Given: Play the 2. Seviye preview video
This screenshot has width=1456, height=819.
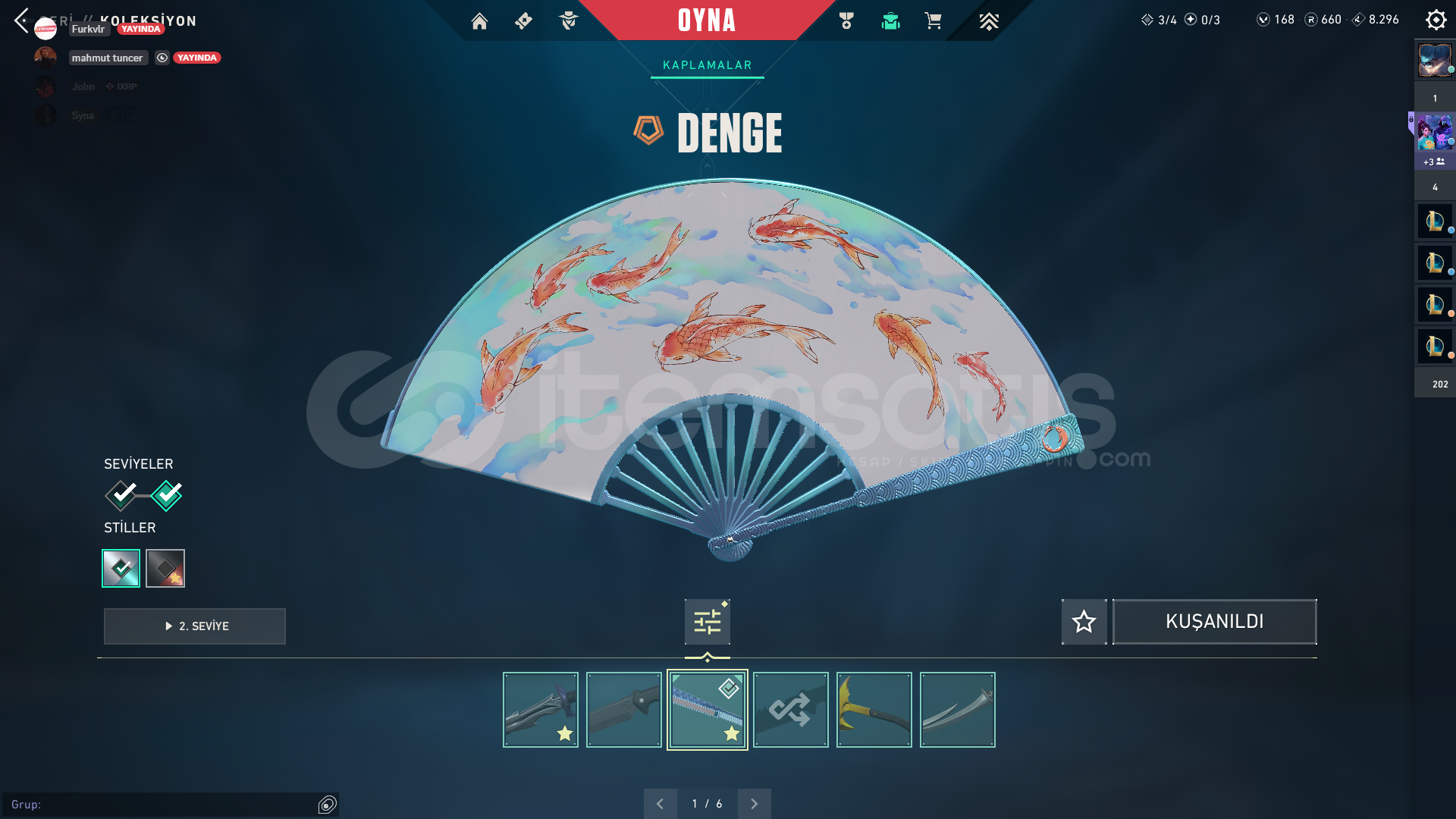Looking at the screenshot, I should coord(195,626).
